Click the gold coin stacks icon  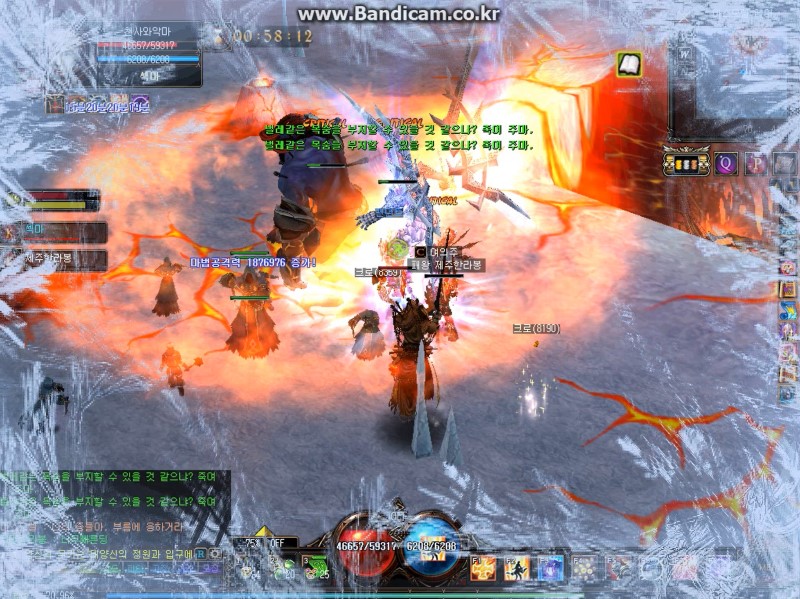pos(686,163)
